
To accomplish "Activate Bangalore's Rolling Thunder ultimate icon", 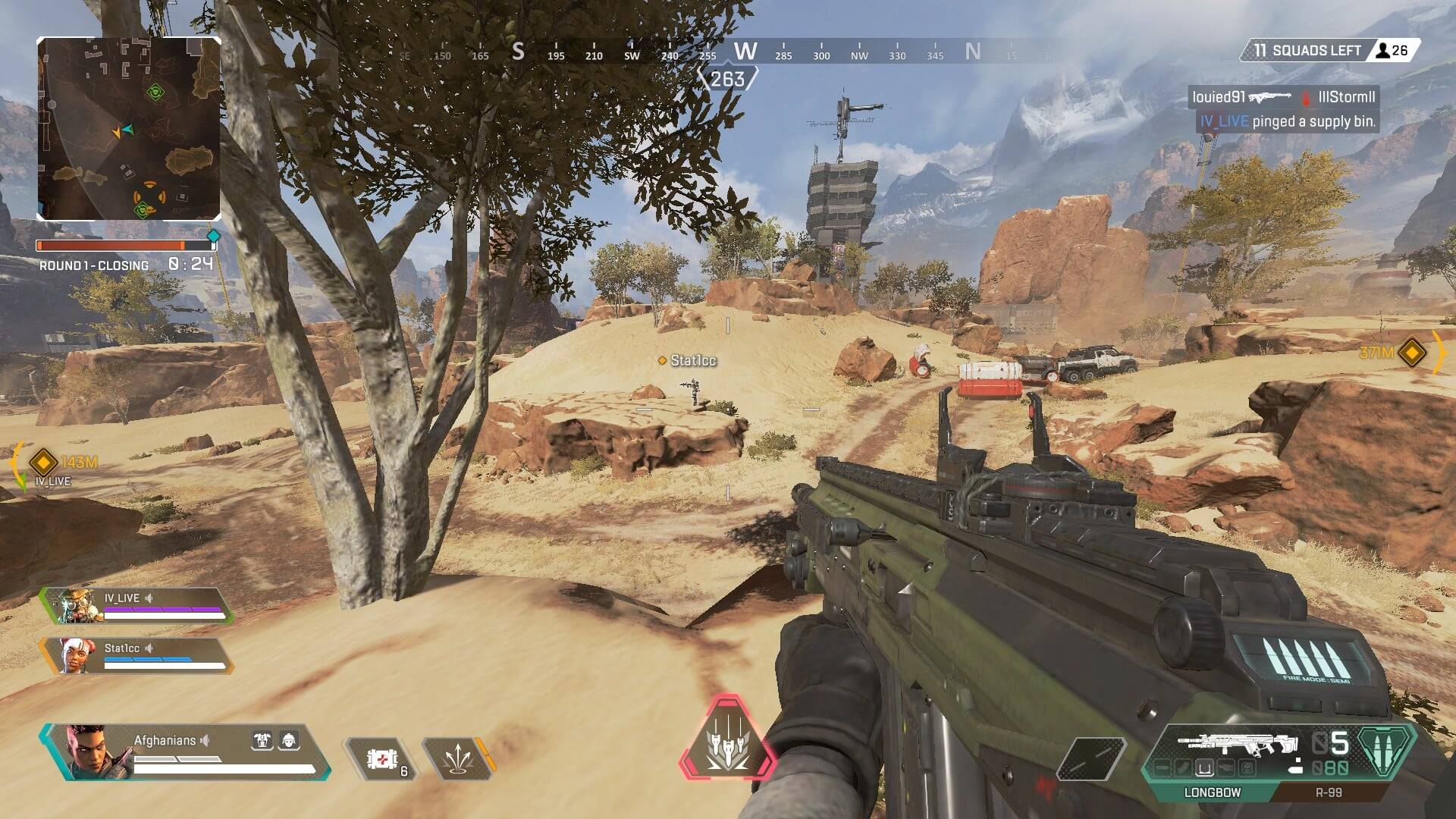I will [727, 738].
